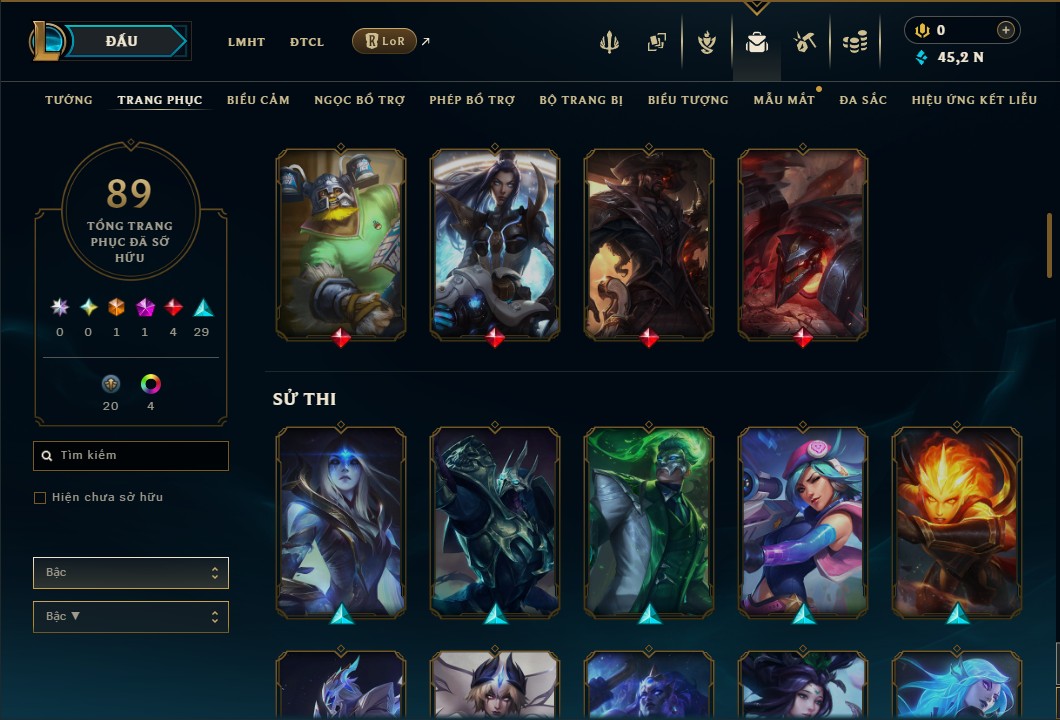The height and width of the screenshot is (720, 1060).
Task: Select the BỘ TRANG BỊ tab
Action: (581, 100)
